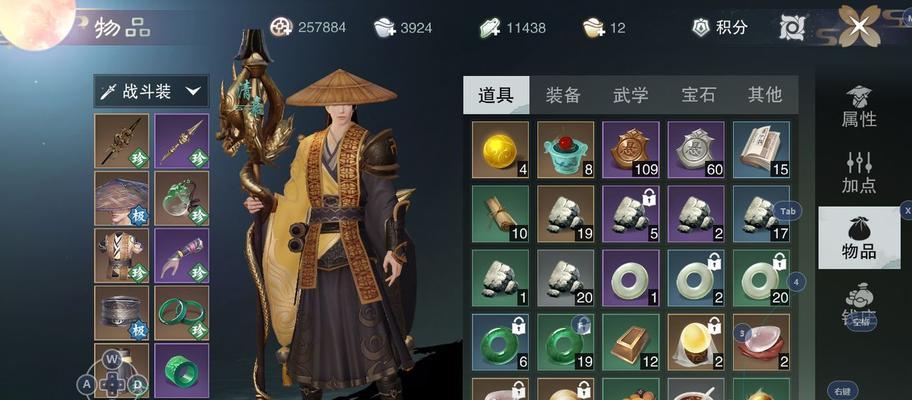Select the rolled scroll item stack

click(x=500, y=214)
